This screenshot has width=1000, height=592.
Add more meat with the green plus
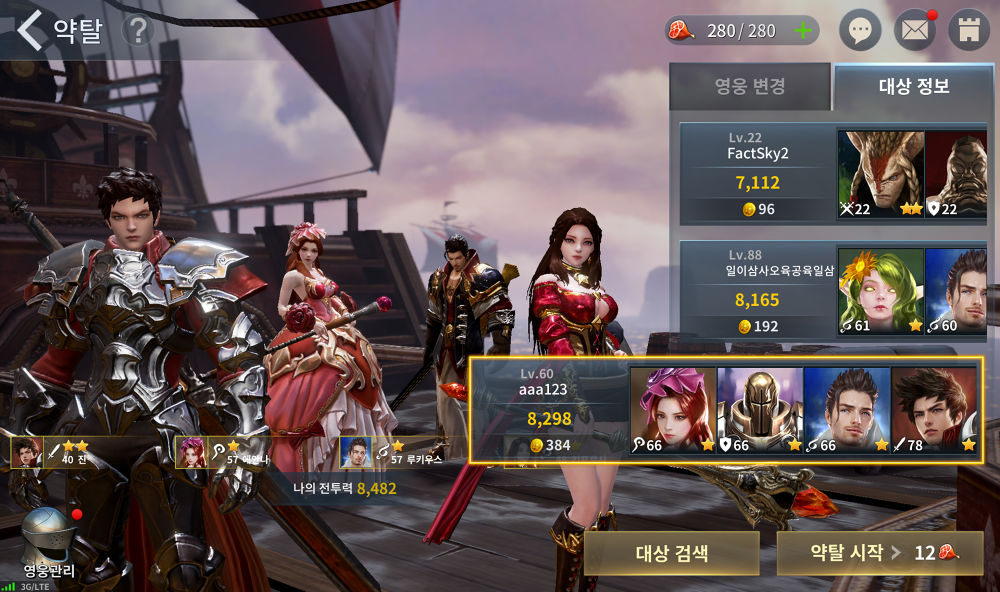[802, 30]
